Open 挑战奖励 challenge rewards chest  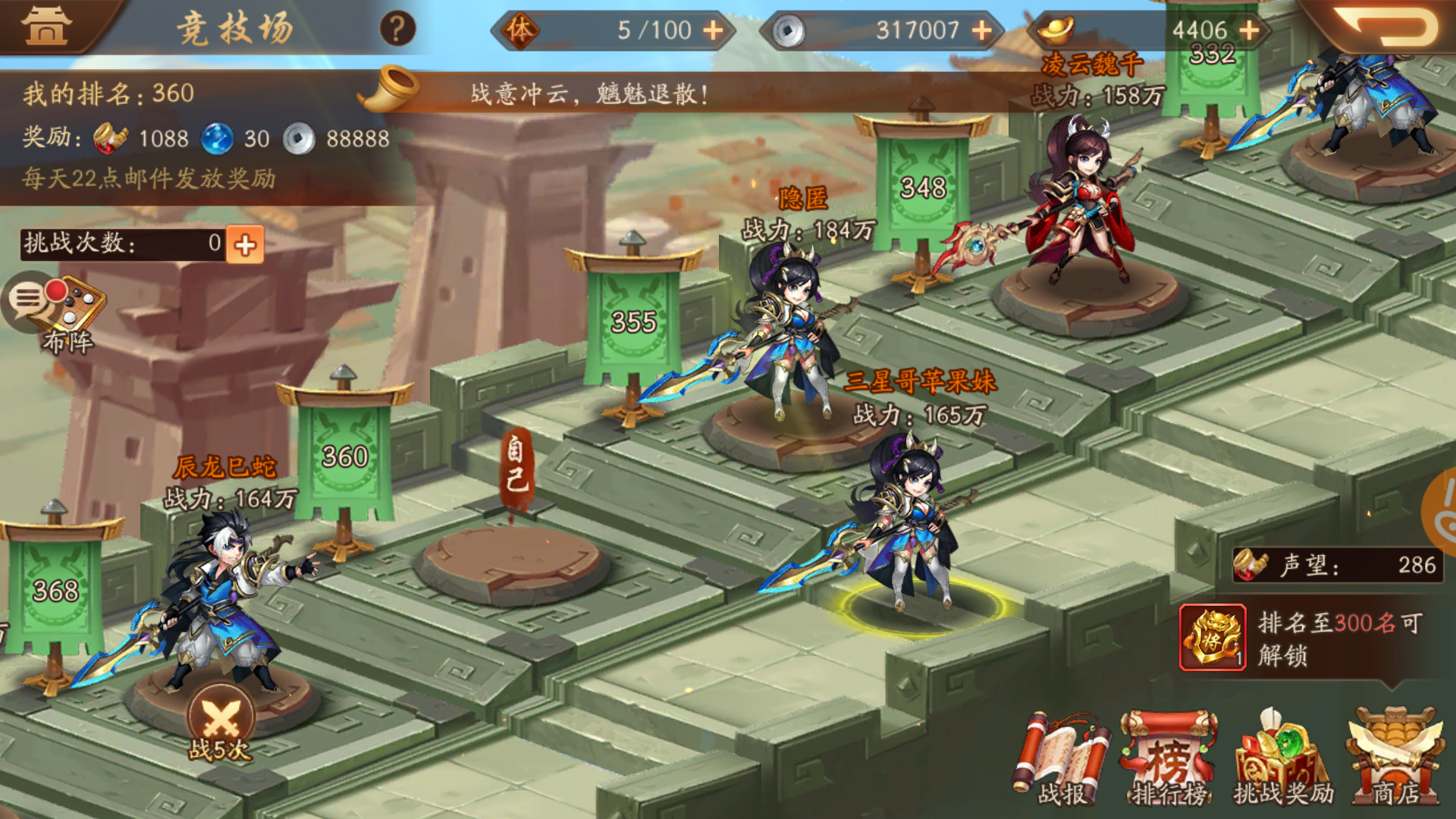coord(1282,758)
